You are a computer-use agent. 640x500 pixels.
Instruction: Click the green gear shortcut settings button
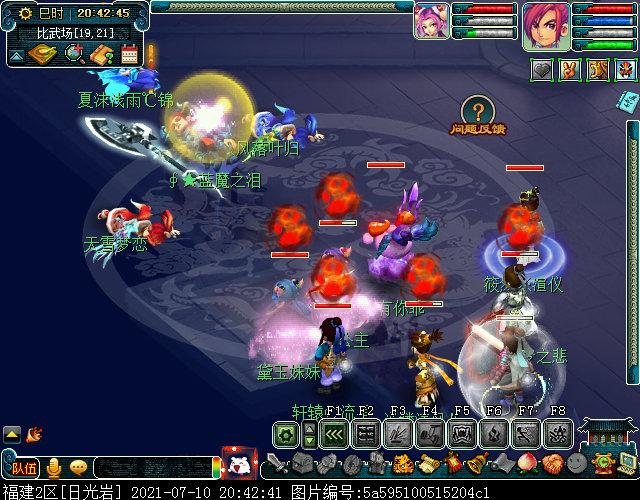286,434
